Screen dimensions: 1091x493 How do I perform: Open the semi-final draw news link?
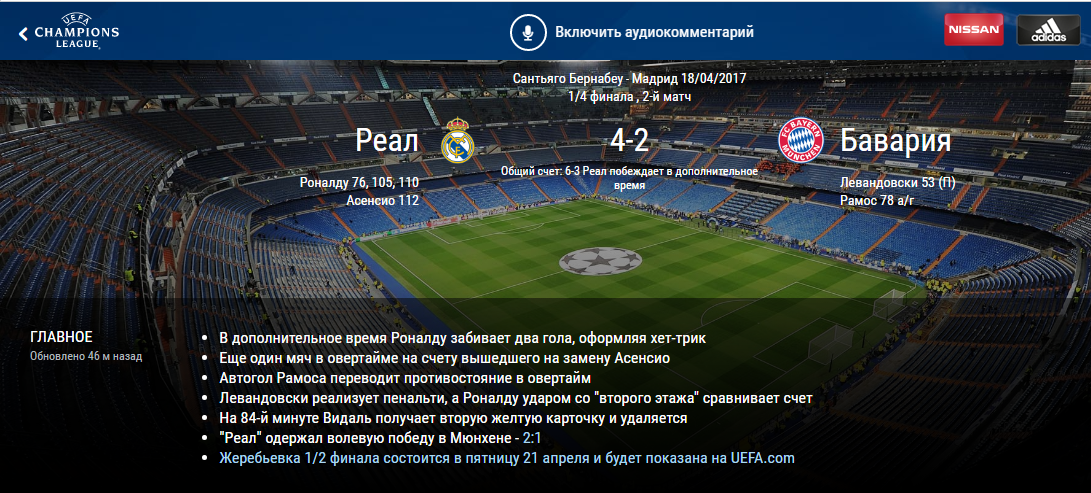(x=507, y=458)
